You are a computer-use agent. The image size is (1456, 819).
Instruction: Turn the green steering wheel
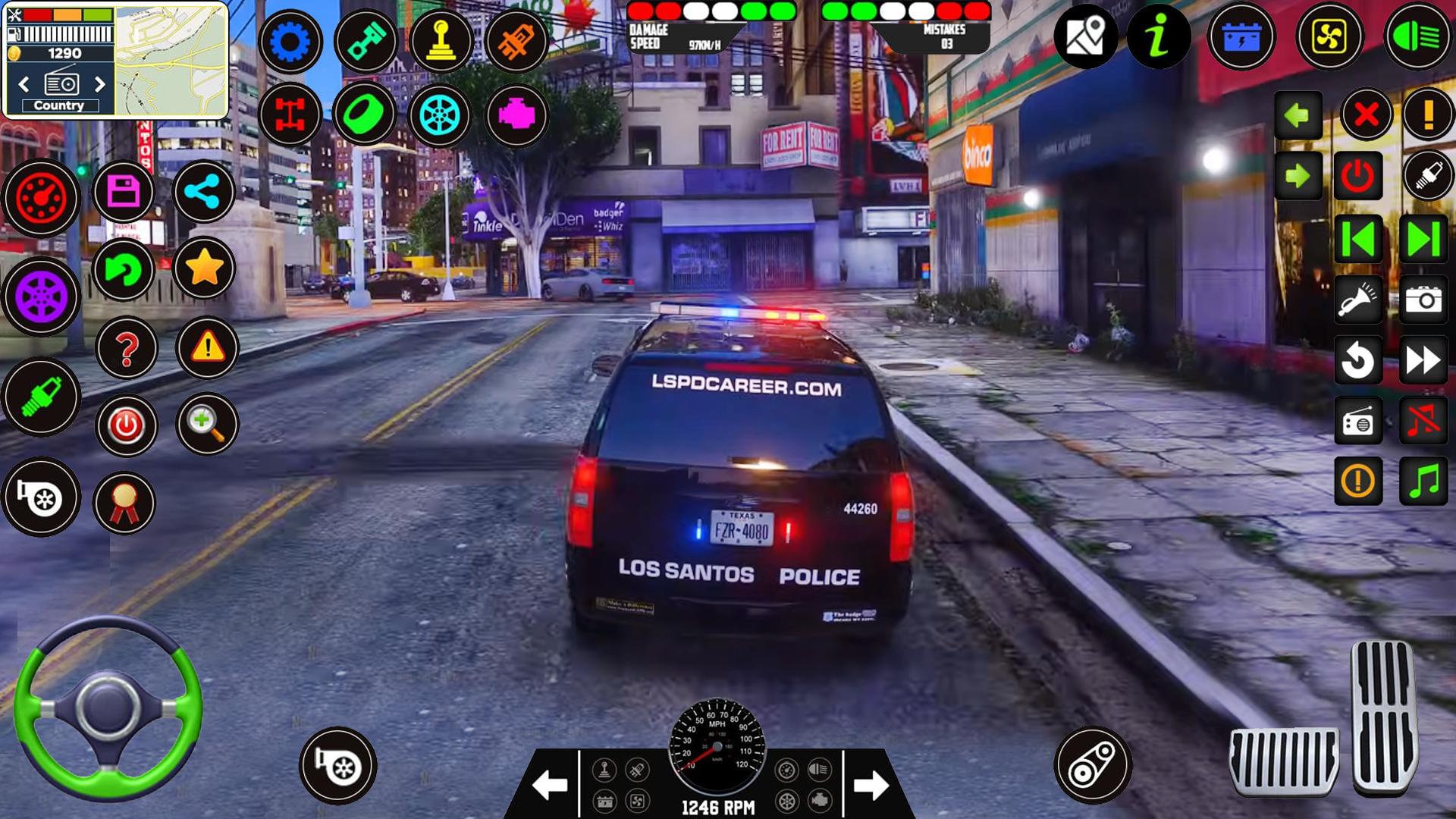tap(108, 707)
